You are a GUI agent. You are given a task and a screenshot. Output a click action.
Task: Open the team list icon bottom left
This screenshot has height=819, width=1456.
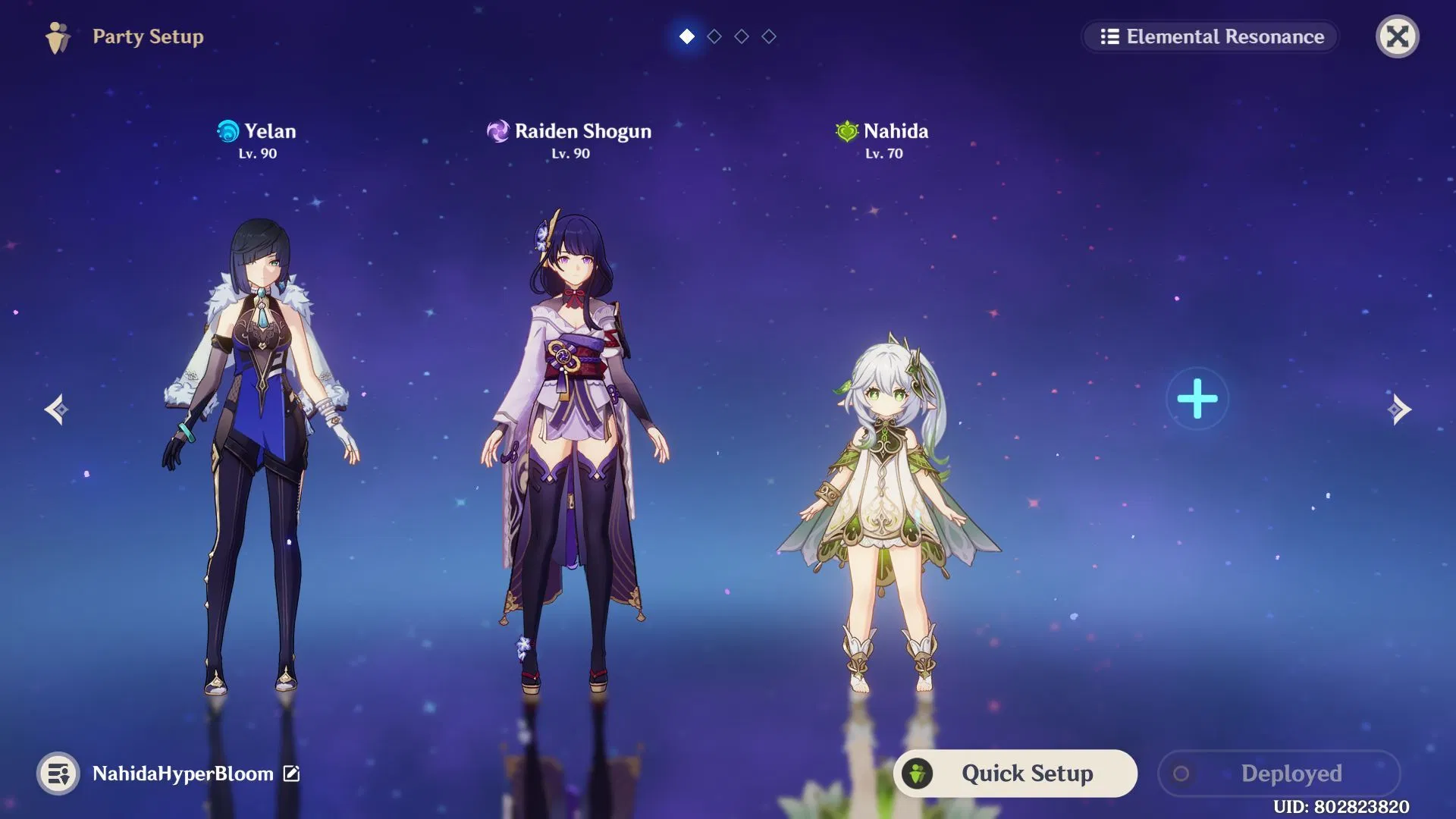point(57,774)
